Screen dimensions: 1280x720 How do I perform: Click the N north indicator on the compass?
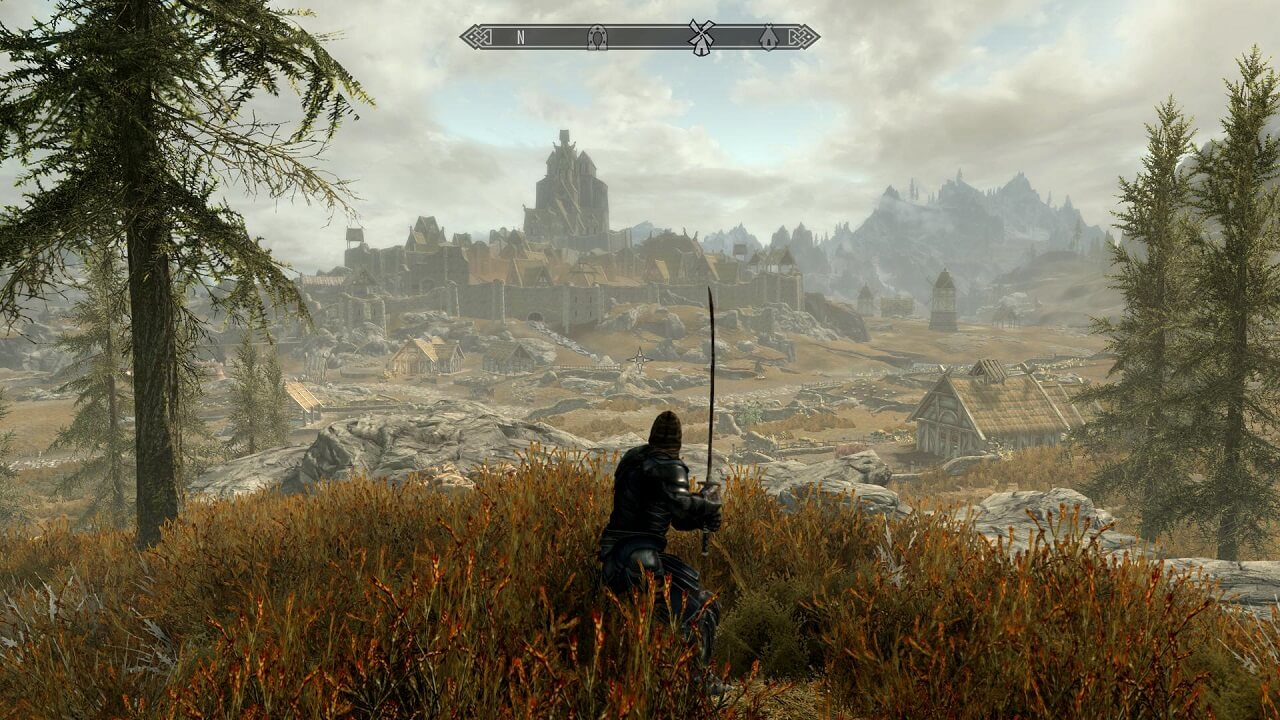(x=520, y=37)
